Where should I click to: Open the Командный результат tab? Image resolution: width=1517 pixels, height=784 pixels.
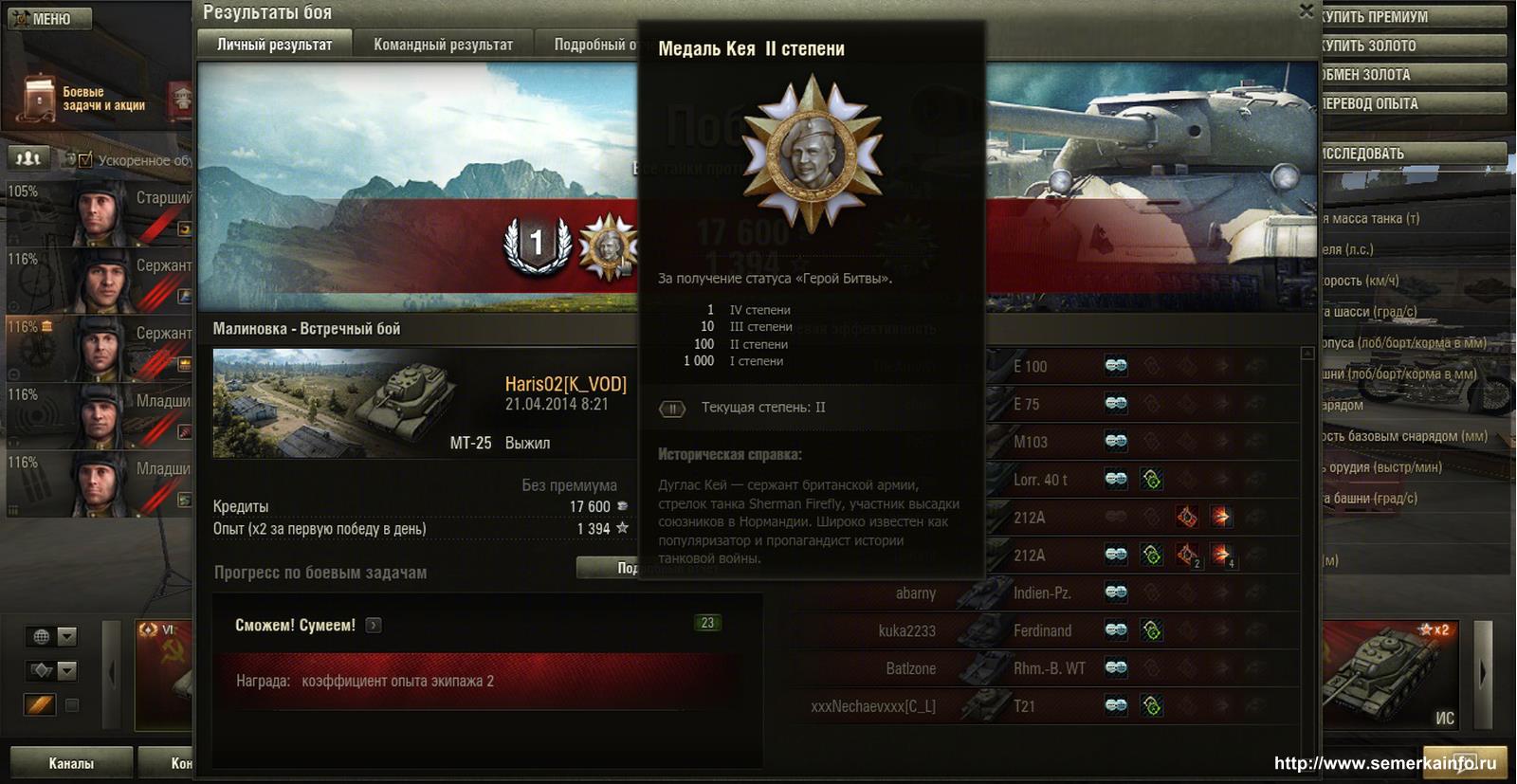pyautogui.click(x=443, y=45)
